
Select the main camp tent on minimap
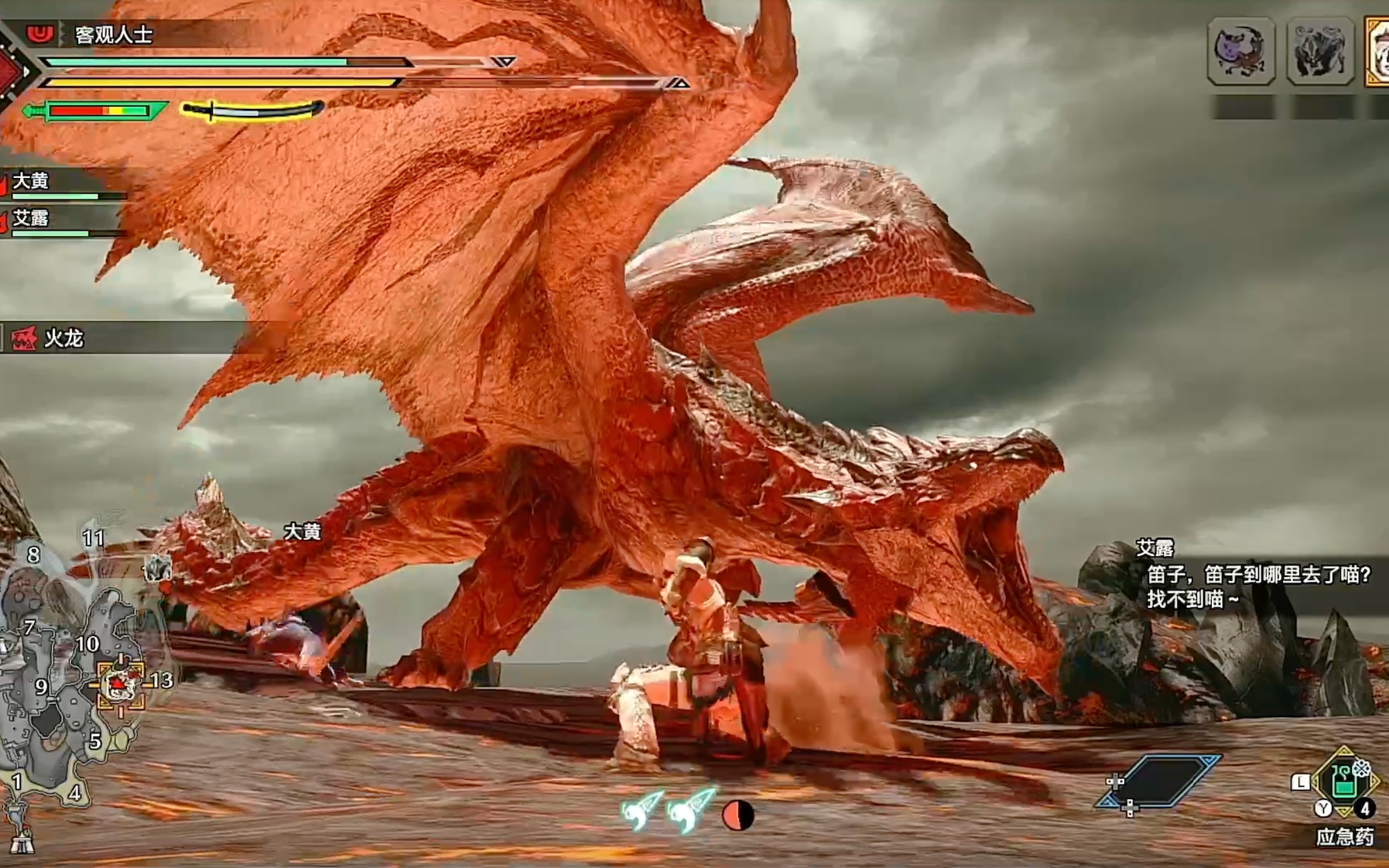20,839
